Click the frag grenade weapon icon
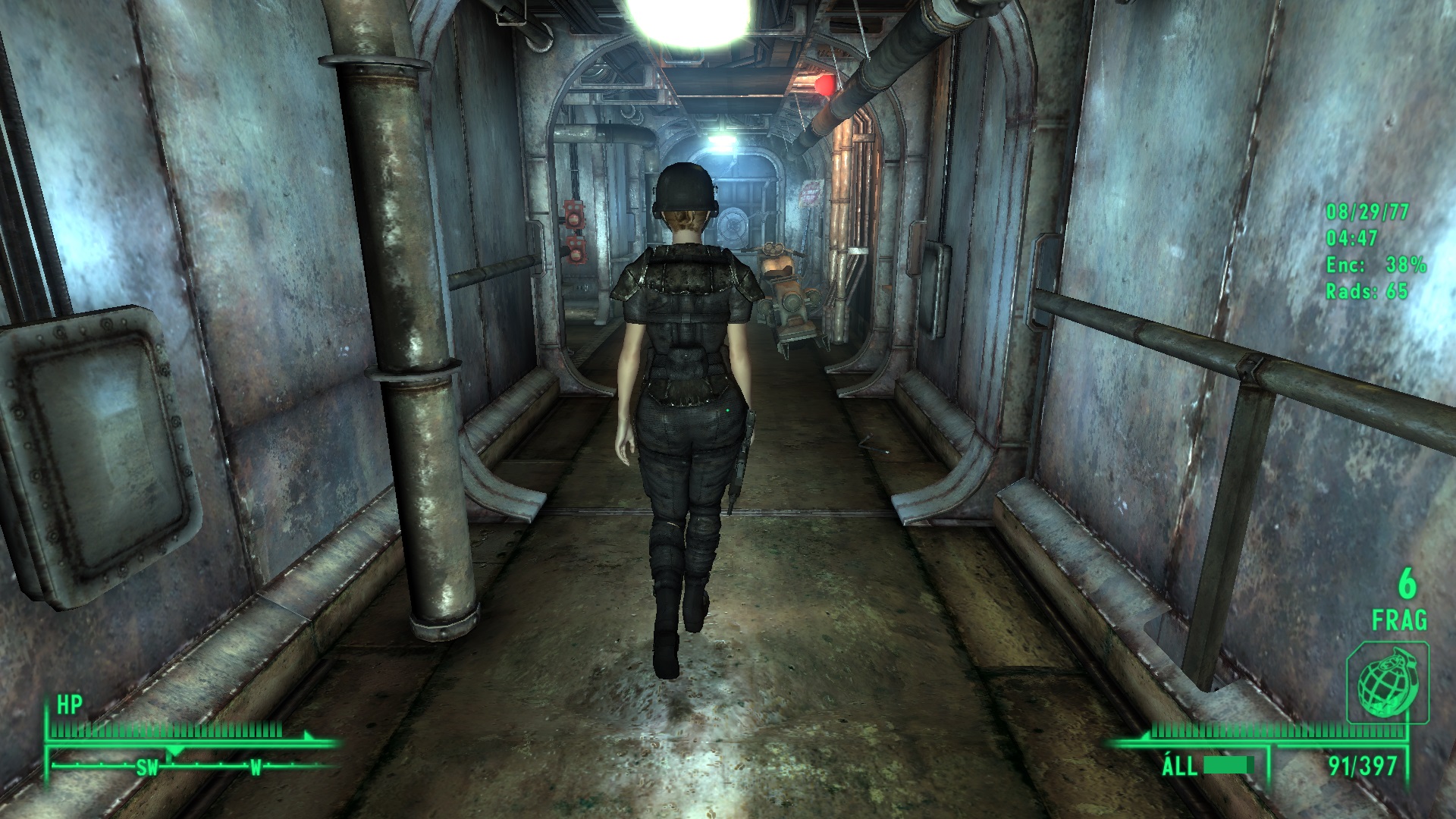1456x819 pixels. 1387,682
